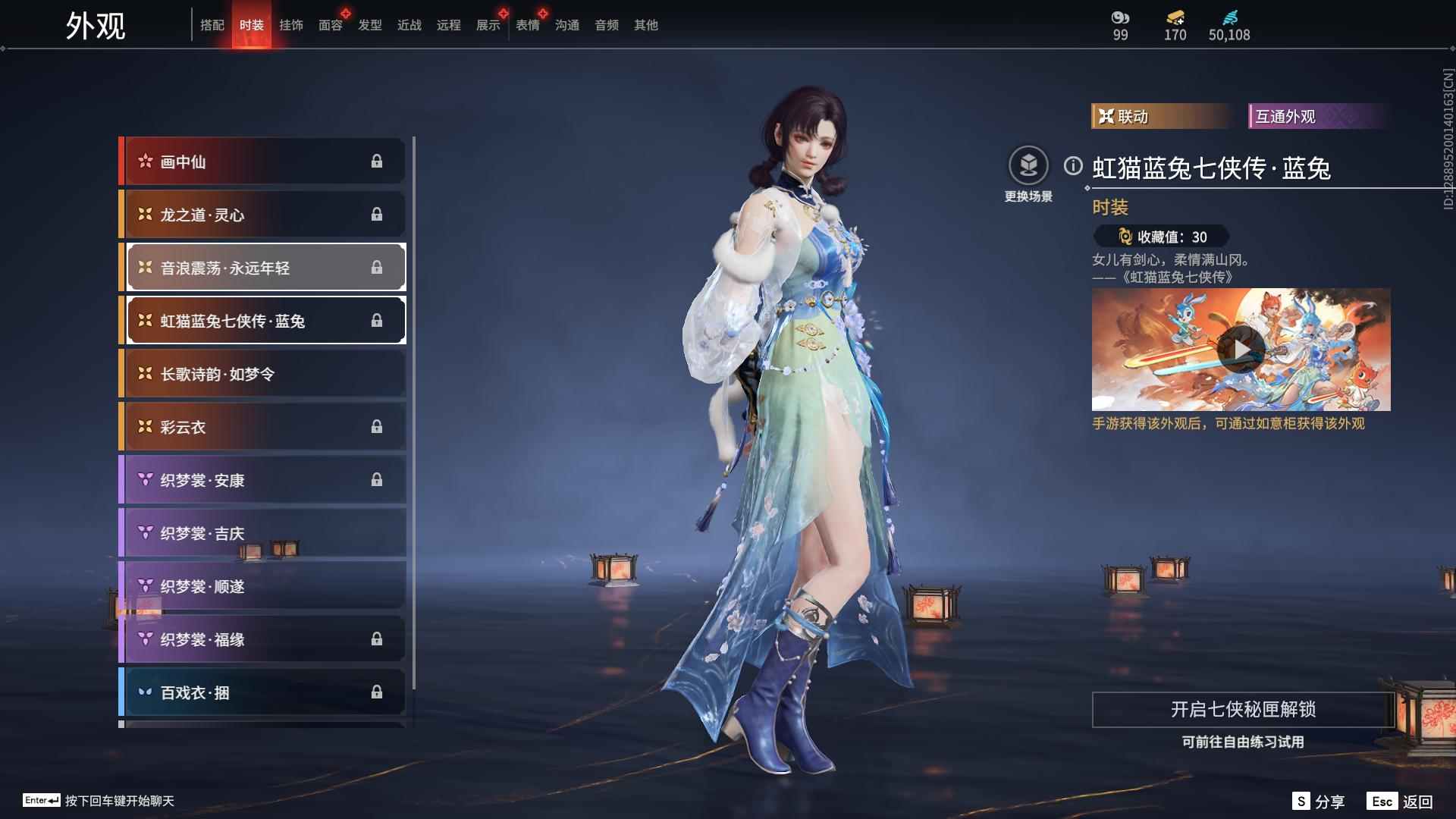The image size is (1456, 819).
Task: Select the 长歌诗韵·如梦令 outfit
Action: 262,374
